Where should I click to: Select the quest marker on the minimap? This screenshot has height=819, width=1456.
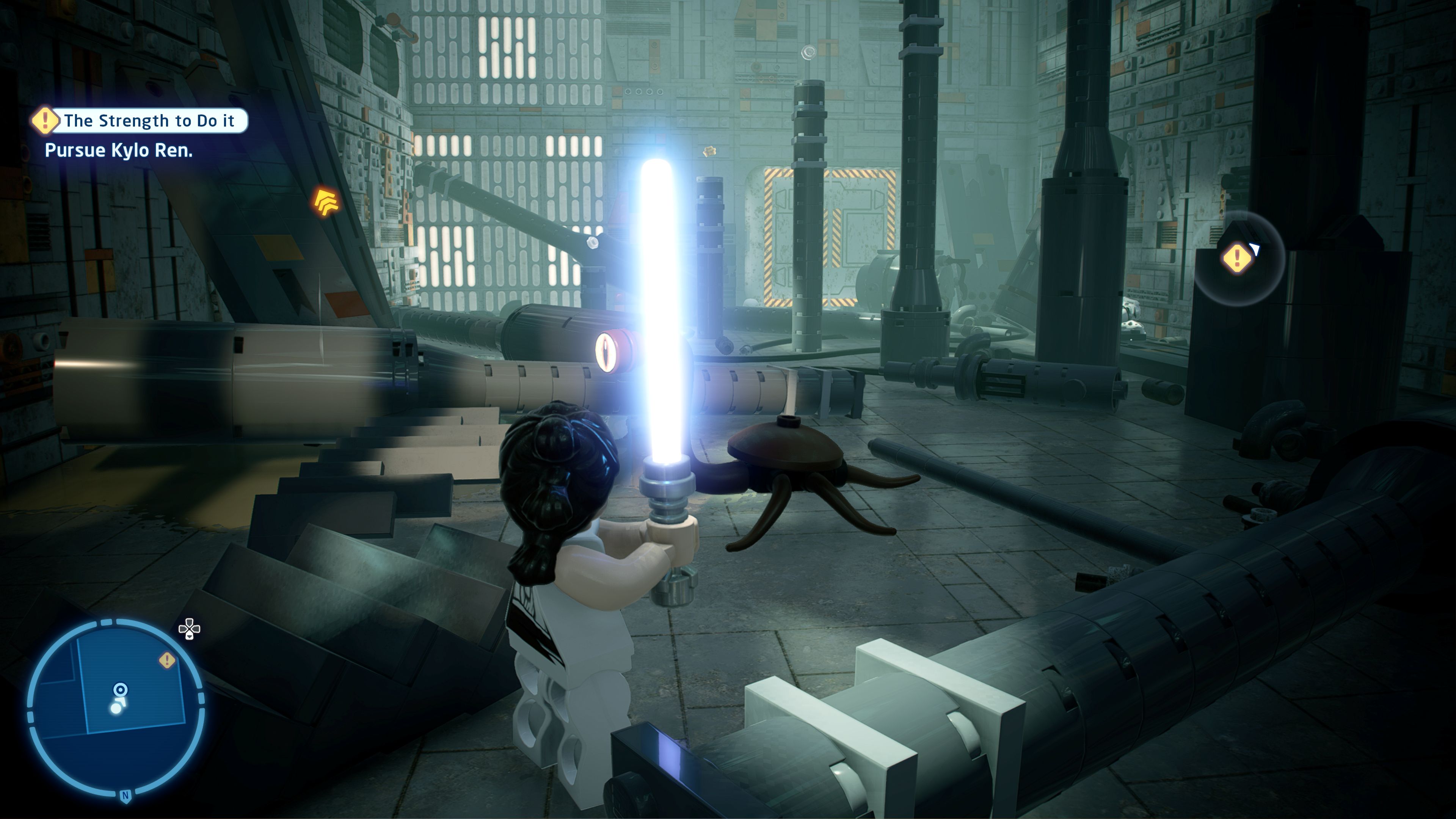[x=167, y=660]
